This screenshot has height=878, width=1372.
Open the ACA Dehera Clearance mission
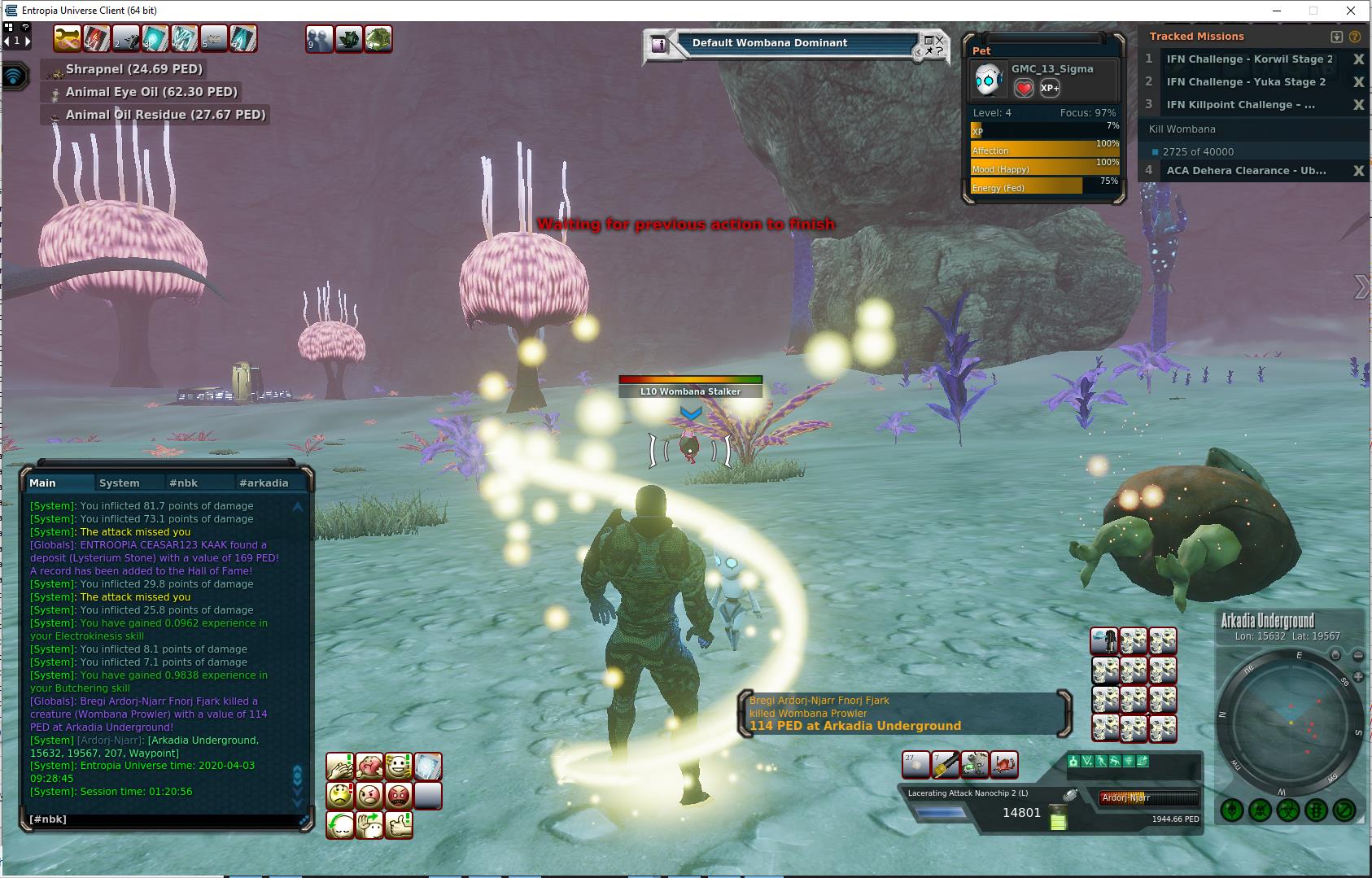coord(1246,171)
